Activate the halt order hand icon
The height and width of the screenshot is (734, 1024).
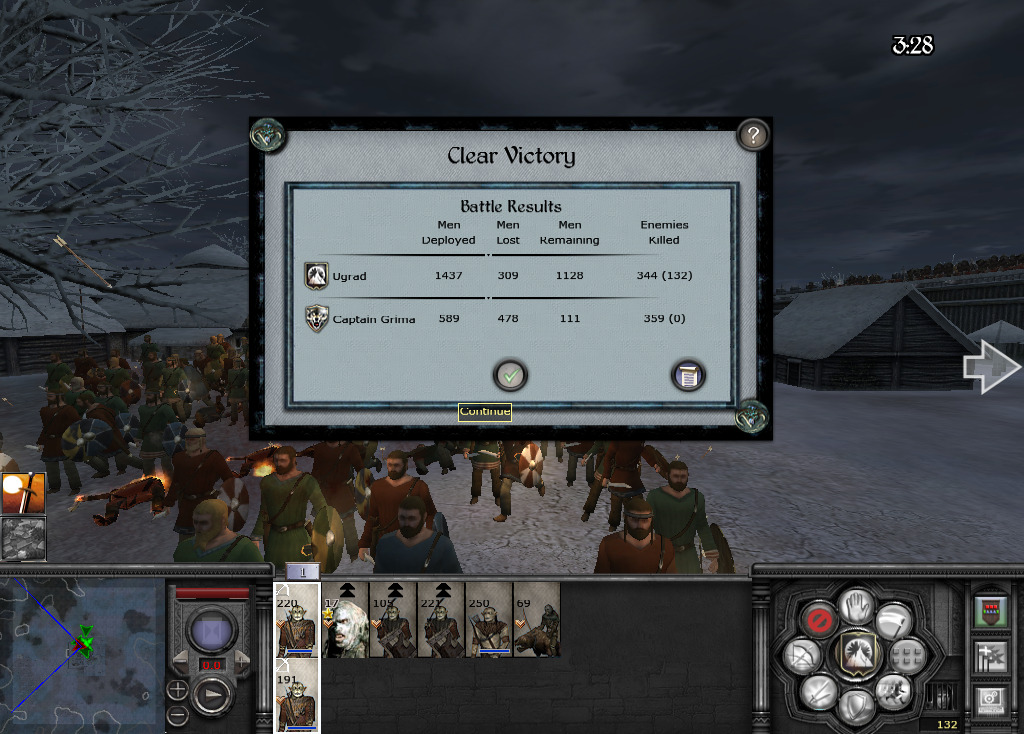pos(857,605)
